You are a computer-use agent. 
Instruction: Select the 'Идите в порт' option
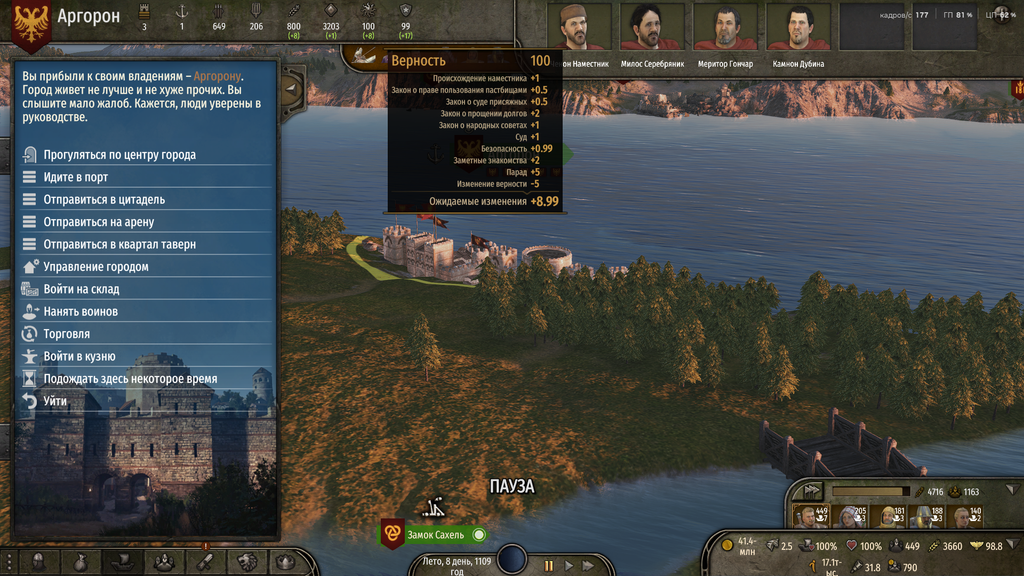click(x=76, y=177)
